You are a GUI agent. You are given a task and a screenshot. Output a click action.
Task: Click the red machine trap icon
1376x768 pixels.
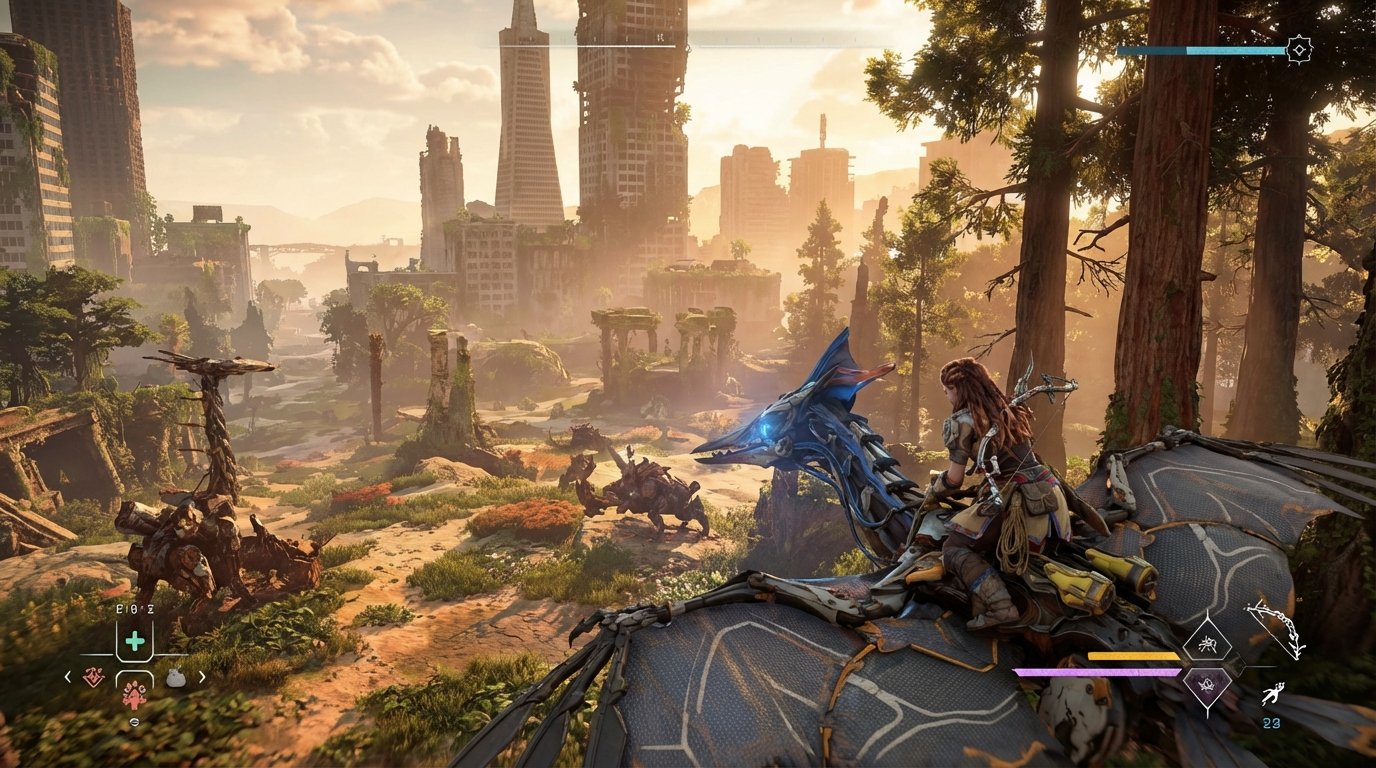point(94,677)
